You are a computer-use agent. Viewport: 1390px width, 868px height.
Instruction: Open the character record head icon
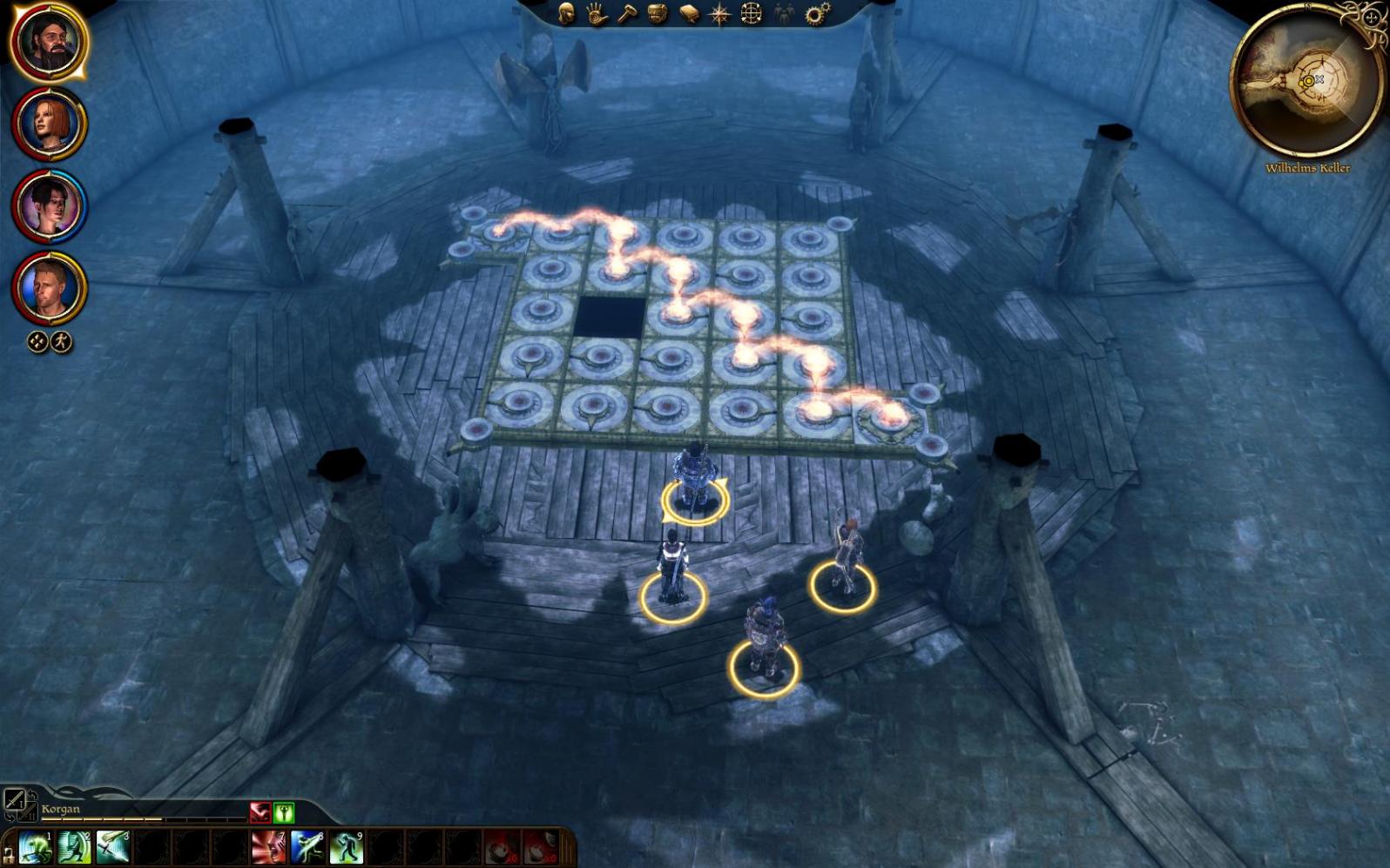coord(566,13)
